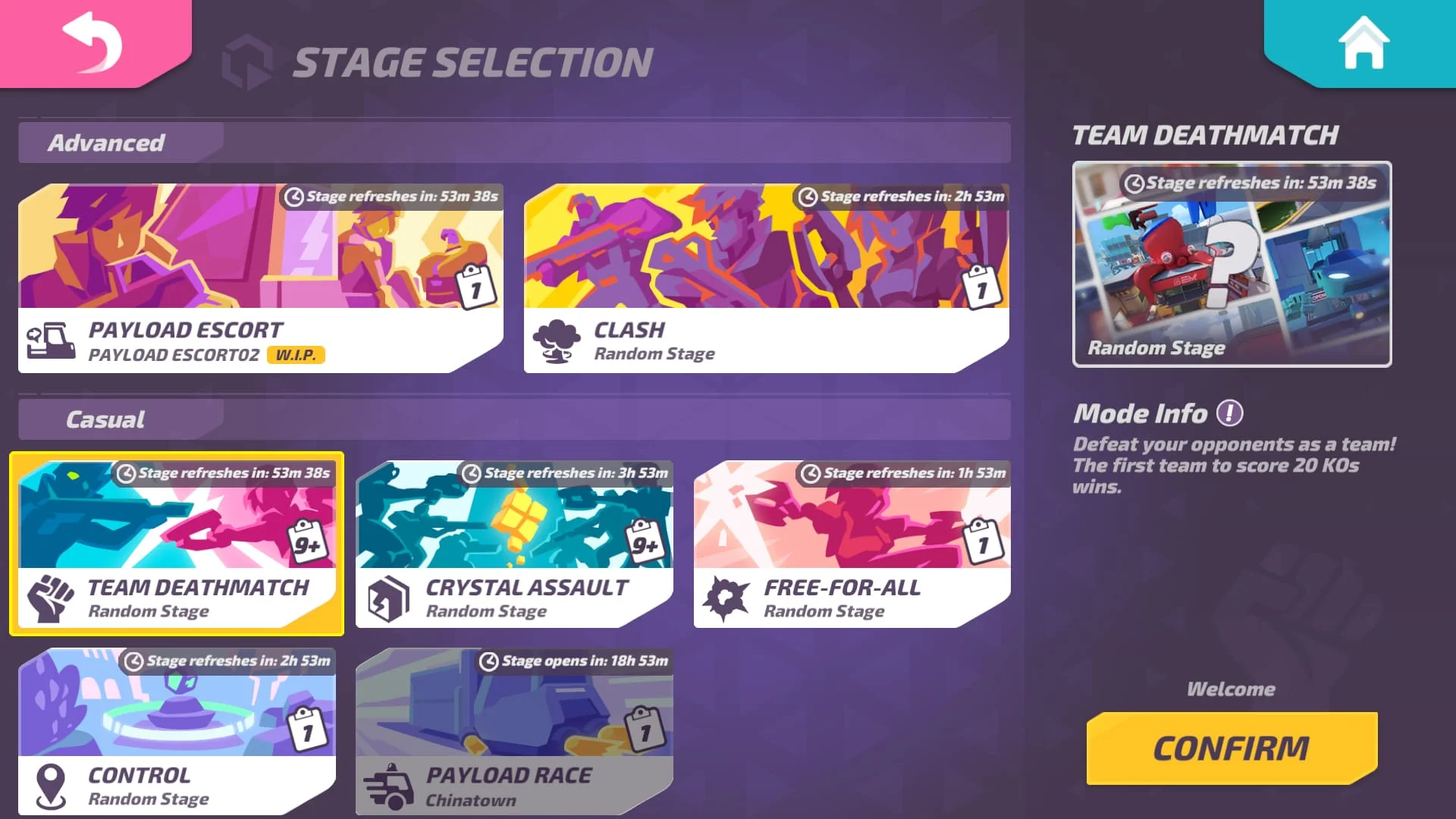Collapse the Casual section header
The width and height of the screenshot is (1456, 819).
[105, 419]
